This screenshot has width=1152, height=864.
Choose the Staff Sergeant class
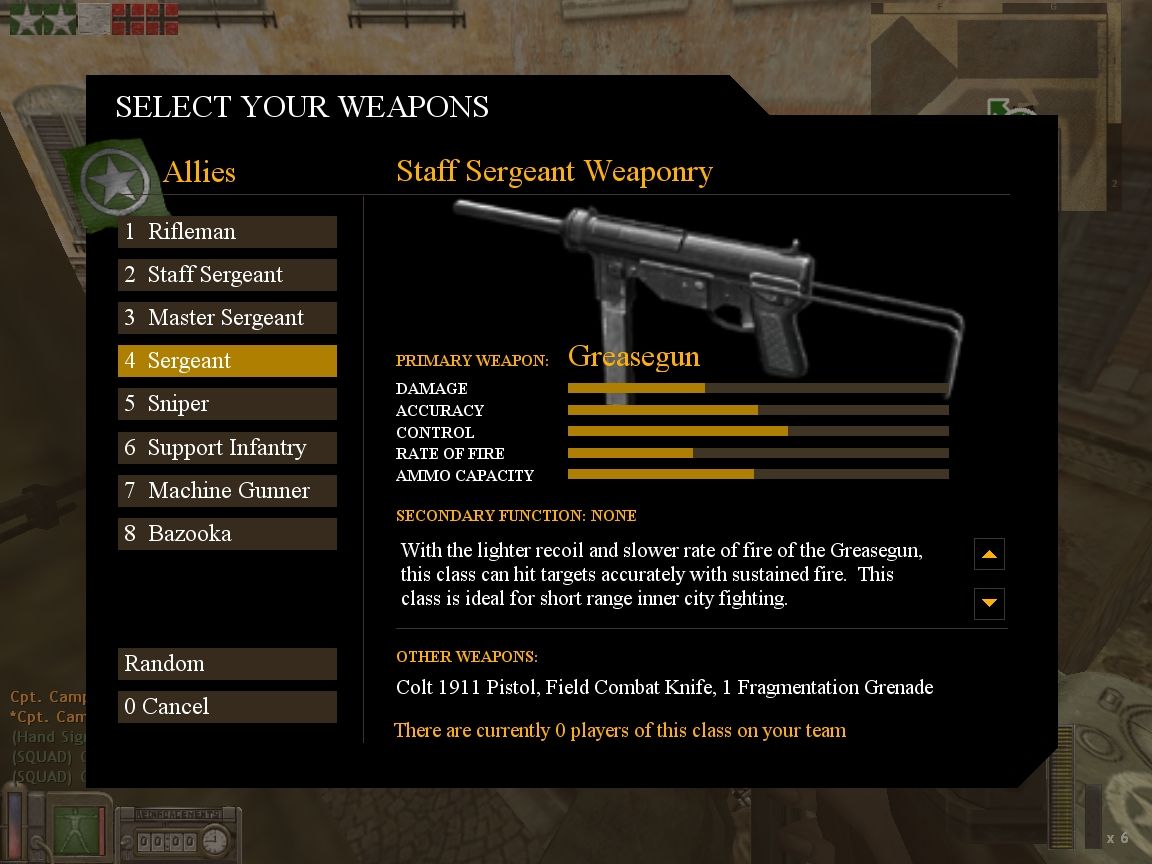pyautogui.click(x=227, y=275)
